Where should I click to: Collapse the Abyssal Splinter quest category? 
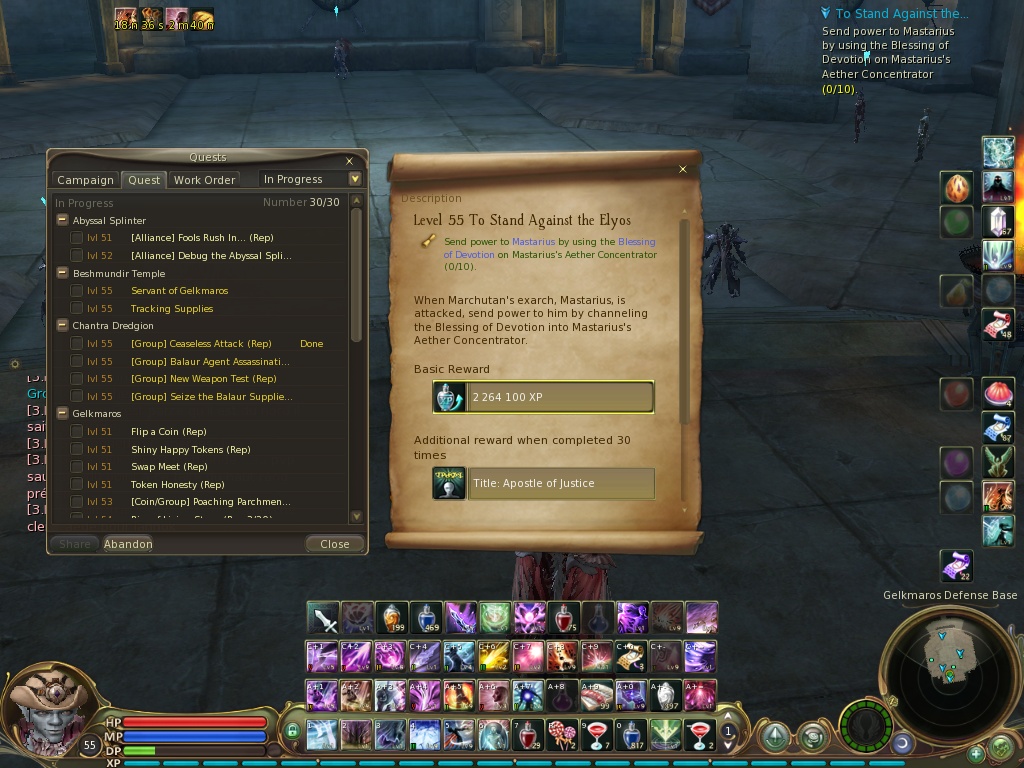coord(62,220)
